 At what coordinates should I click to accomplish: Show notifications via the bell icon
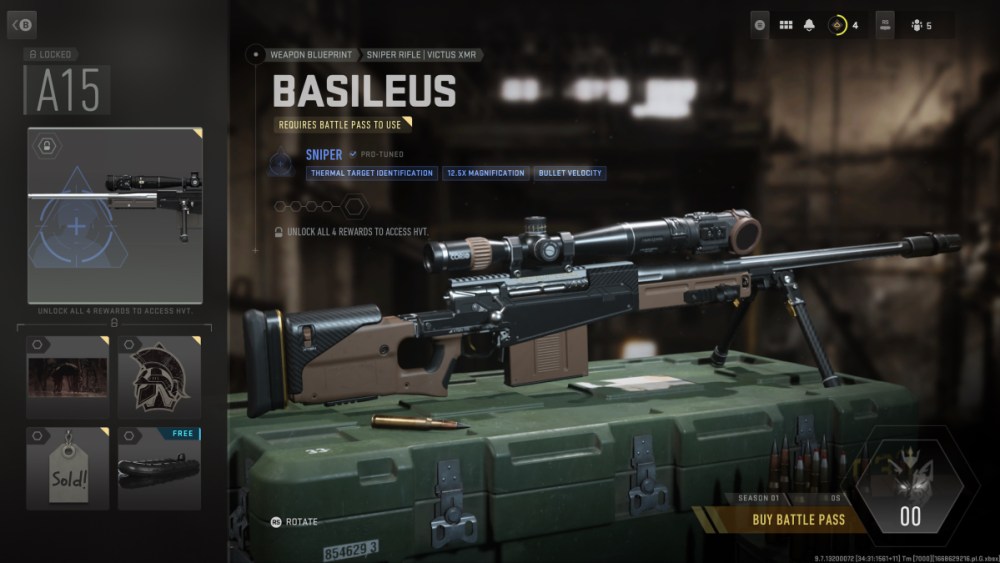coord(809,25)
